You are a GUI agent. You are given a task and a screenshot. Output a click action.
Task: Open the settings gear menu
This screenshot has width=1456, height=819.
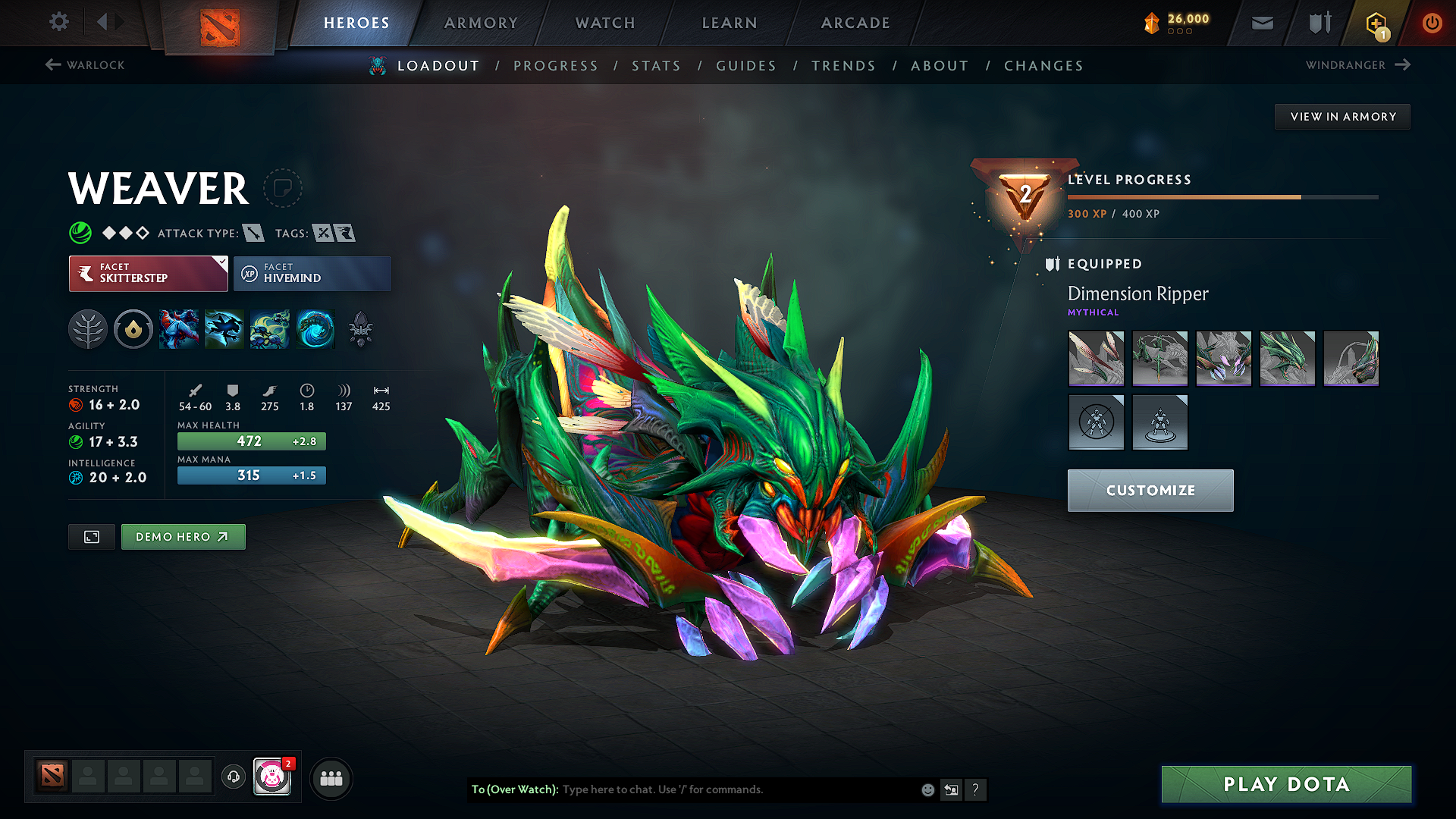(59, 22)
